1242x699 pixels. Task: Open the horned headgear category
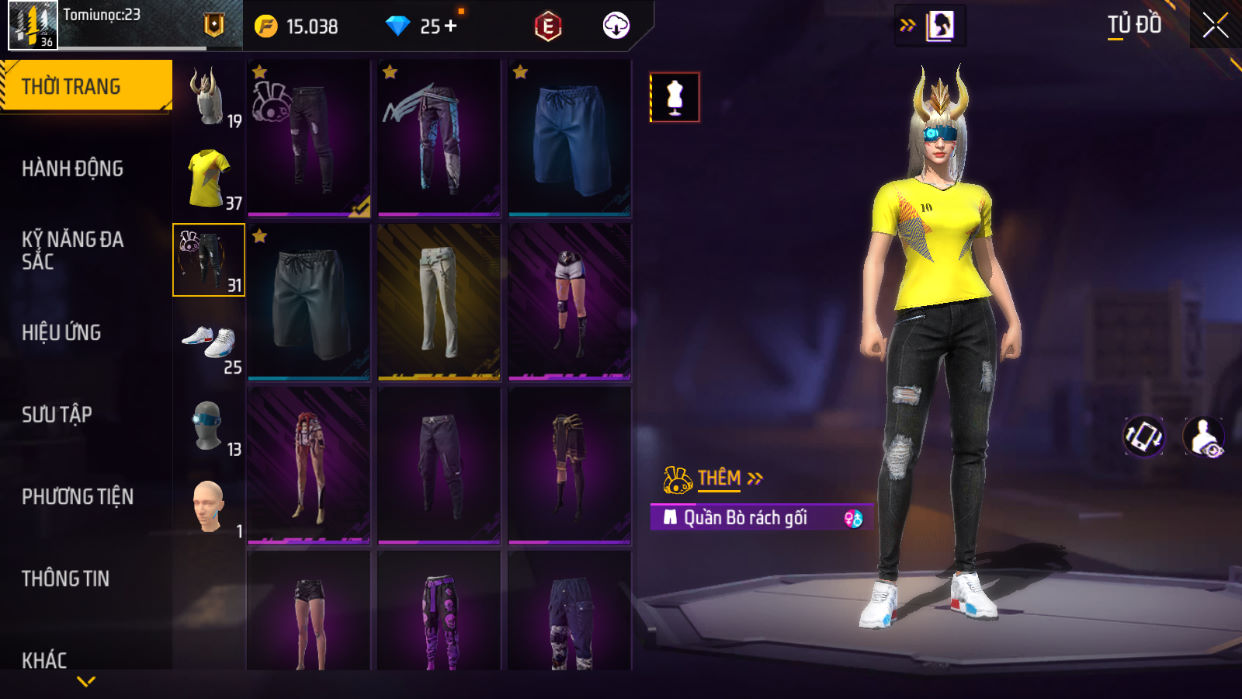point(209,97)
